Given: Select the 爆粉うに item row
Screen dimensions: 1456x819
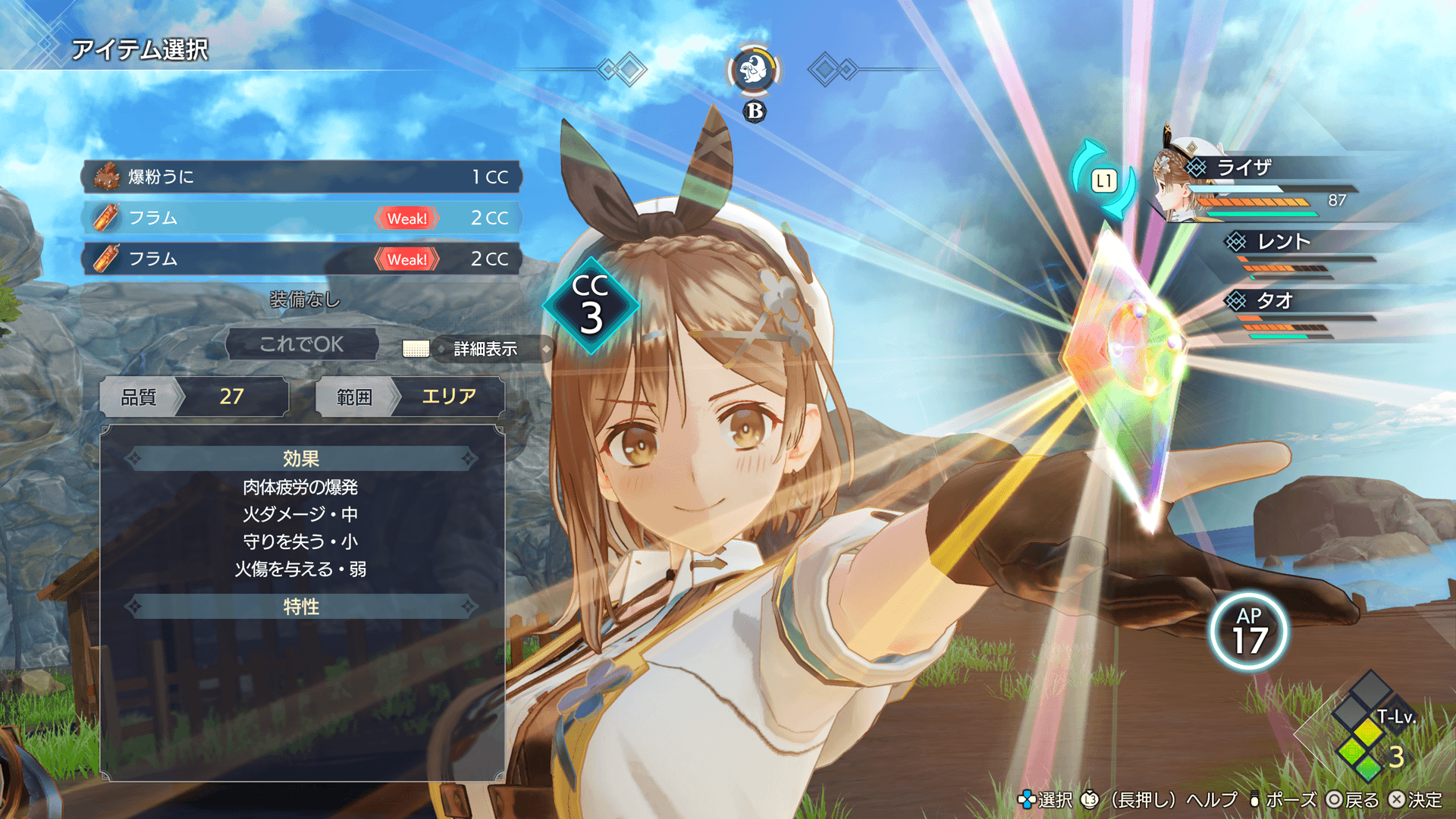Looking at the screenshot, I should (301, 177).
